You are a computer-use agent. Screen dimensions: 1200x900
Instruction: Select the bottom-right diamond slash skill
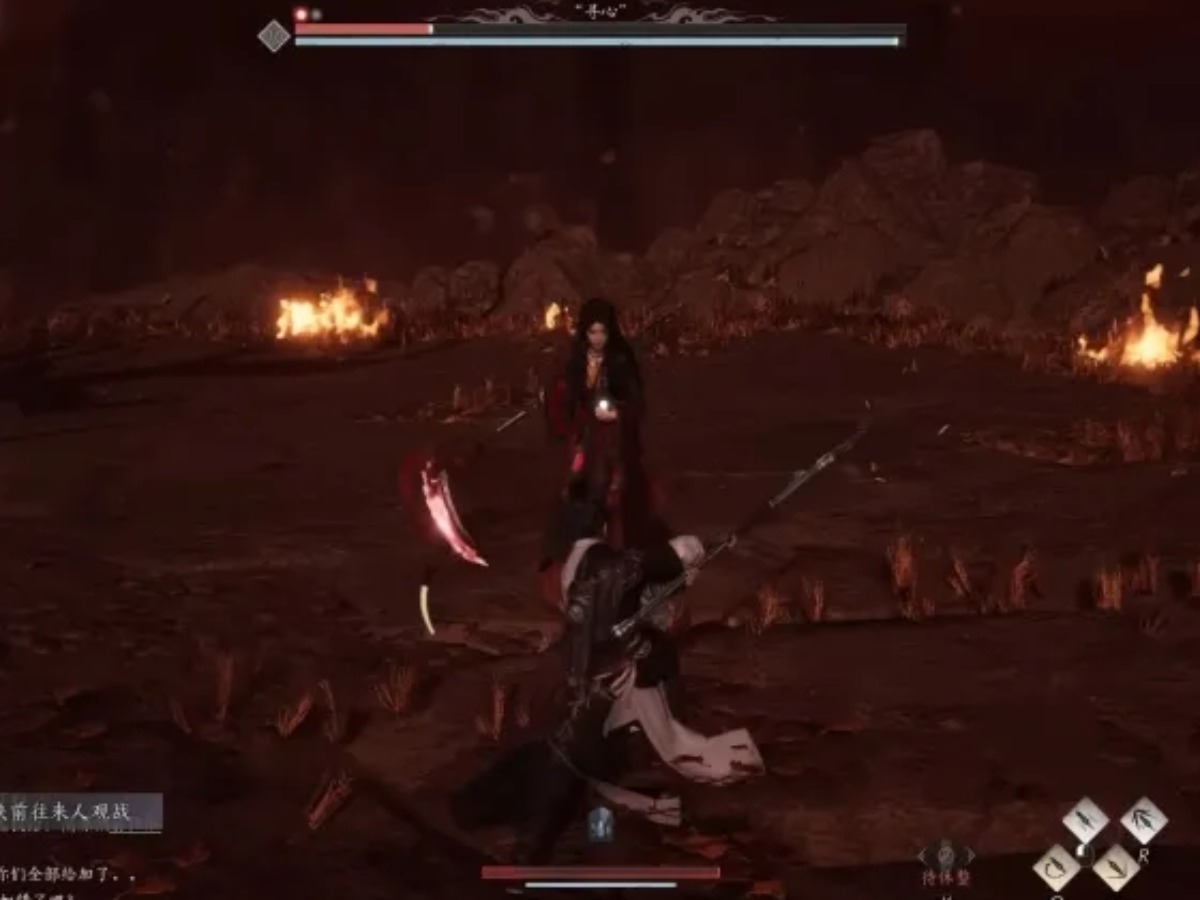click(1115, 866)
